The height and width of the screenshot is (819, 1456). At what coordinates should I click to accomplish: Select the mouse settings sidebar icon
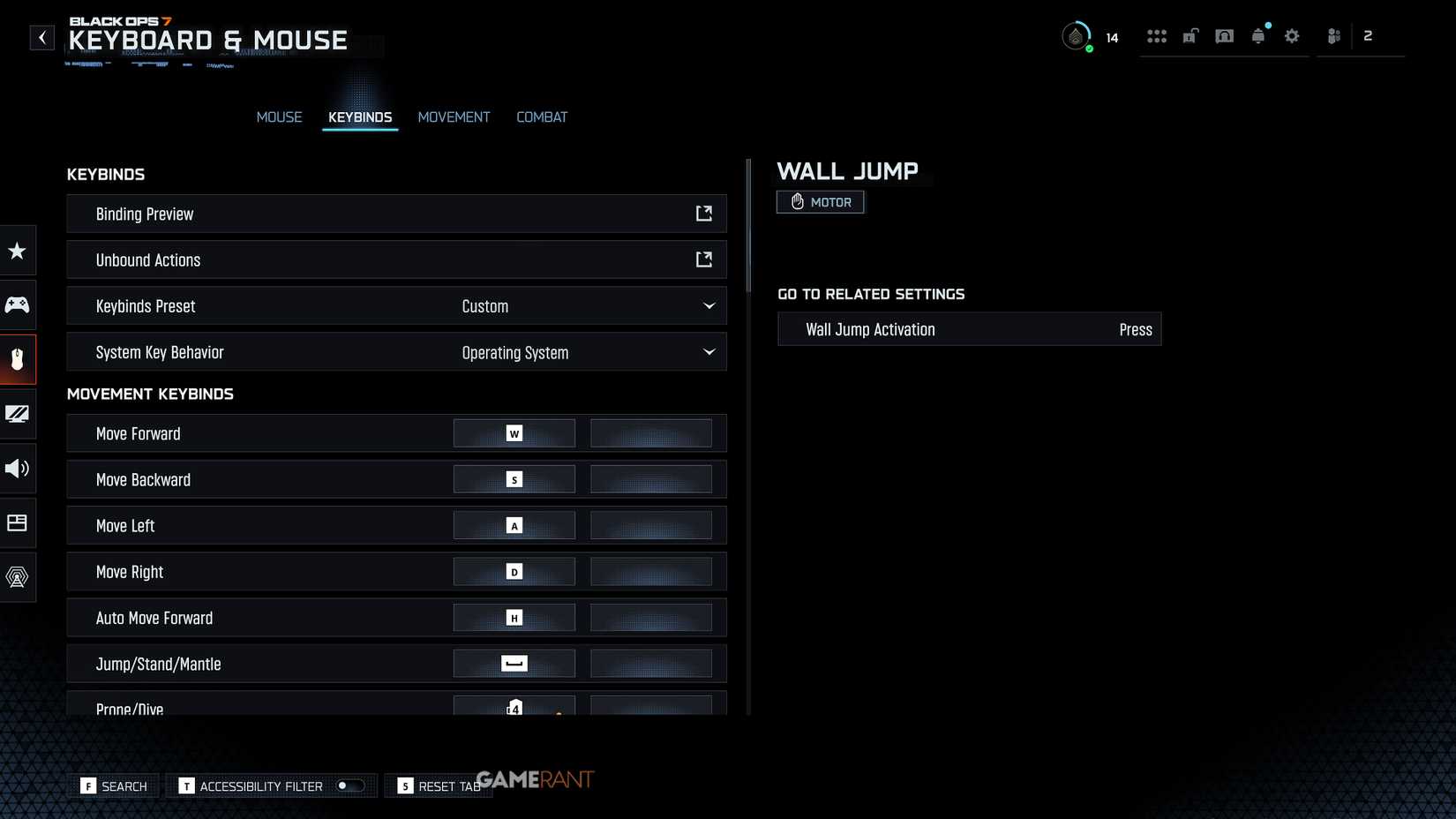(18, 359)
